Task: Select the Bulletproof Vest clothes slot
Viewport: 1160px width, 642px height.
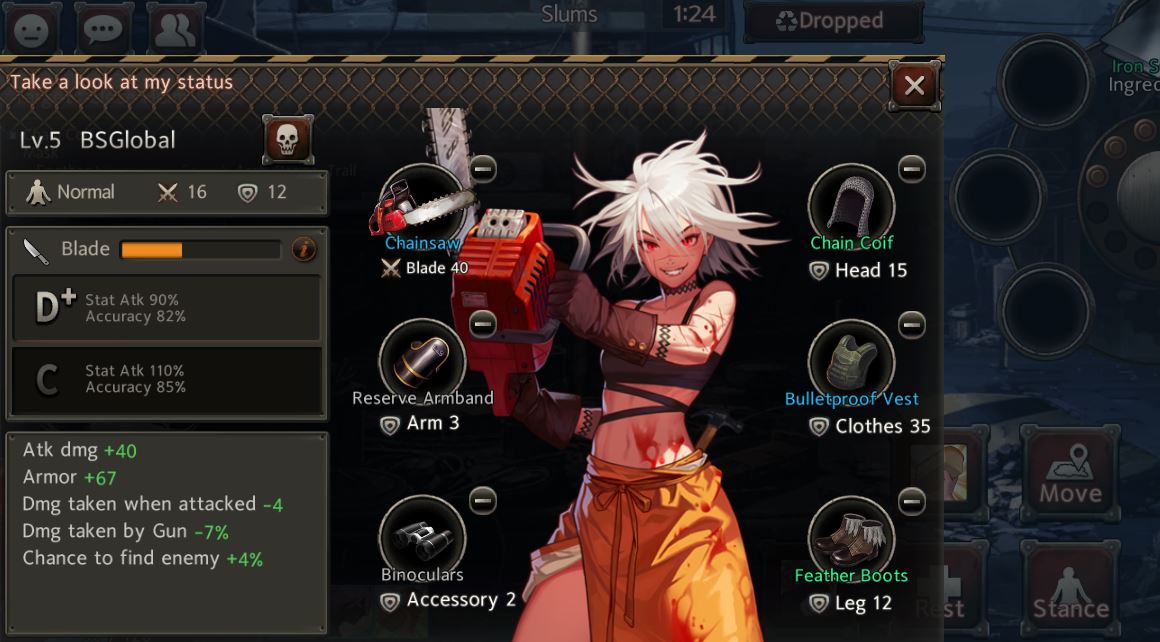Action: (x=851, y=362)
